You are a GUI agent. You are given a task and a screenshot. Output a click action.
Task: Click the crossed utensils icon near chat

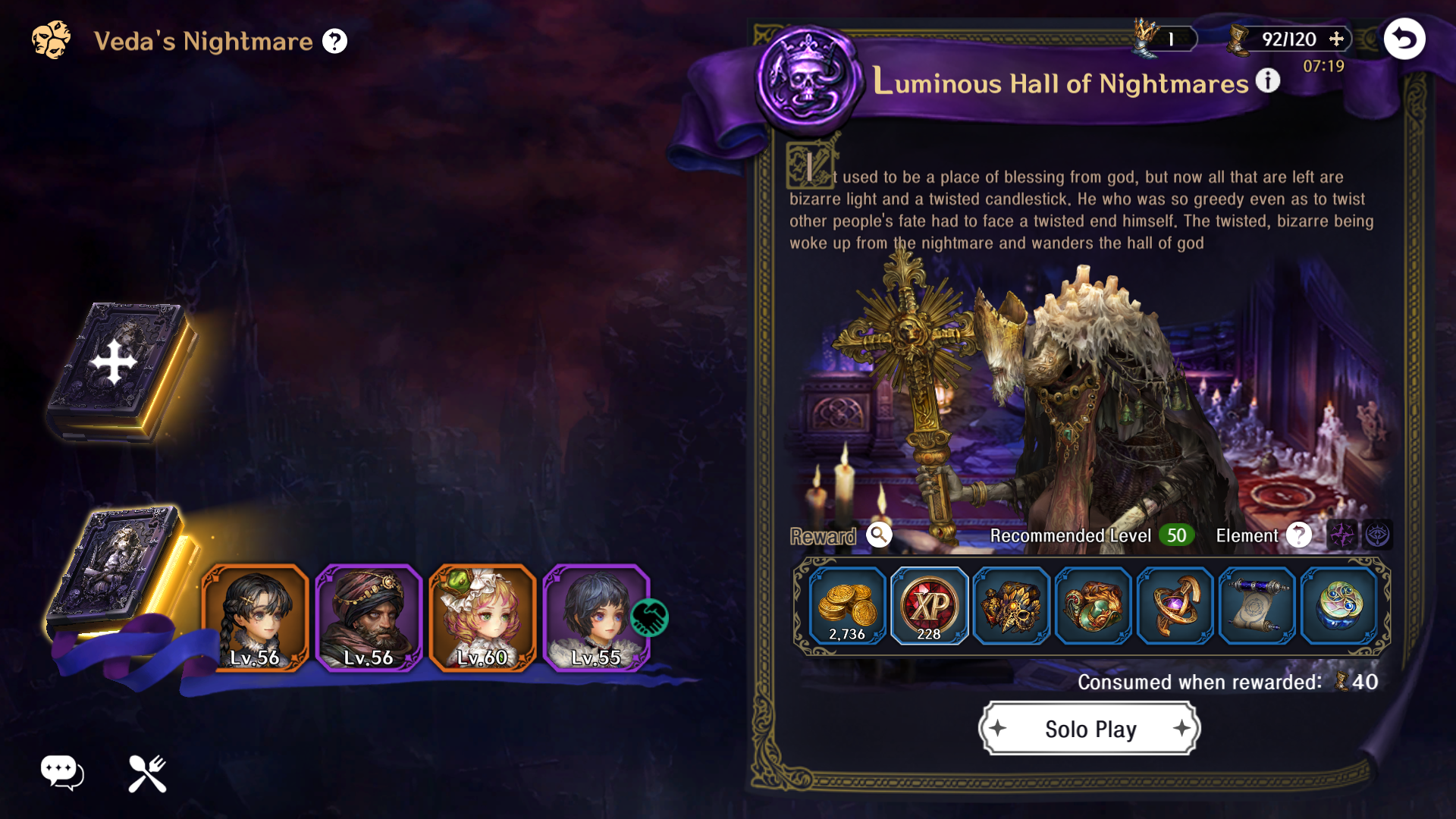tap(147, 773)
